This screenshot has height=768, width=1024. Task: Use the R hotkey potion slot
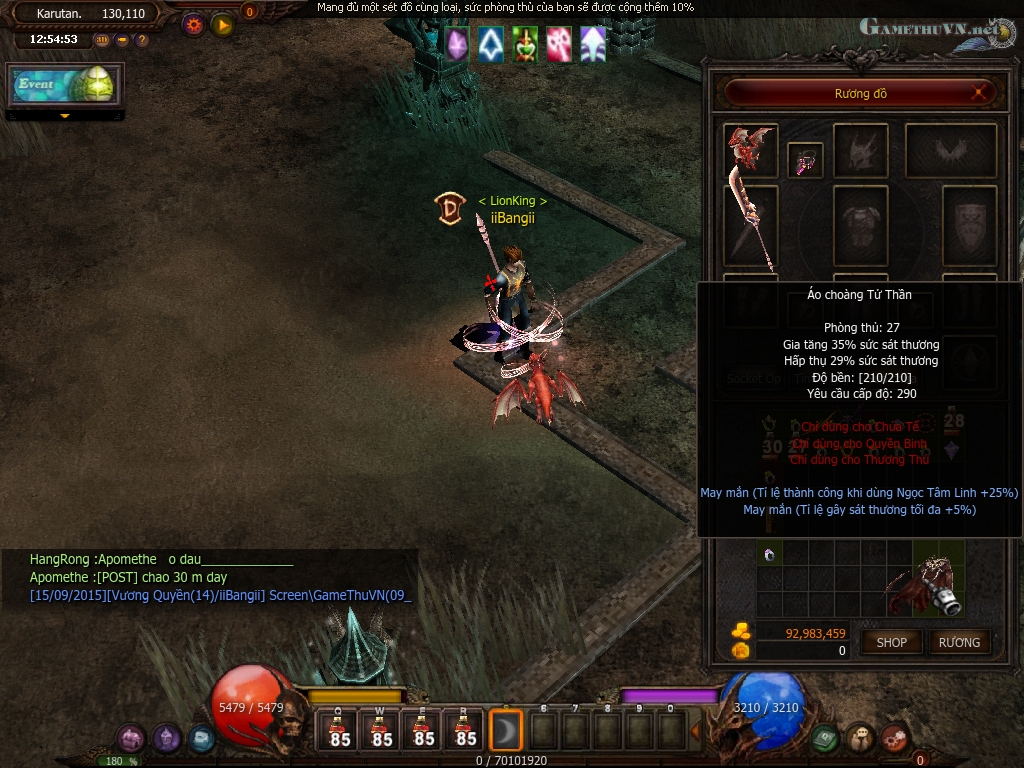466,730
